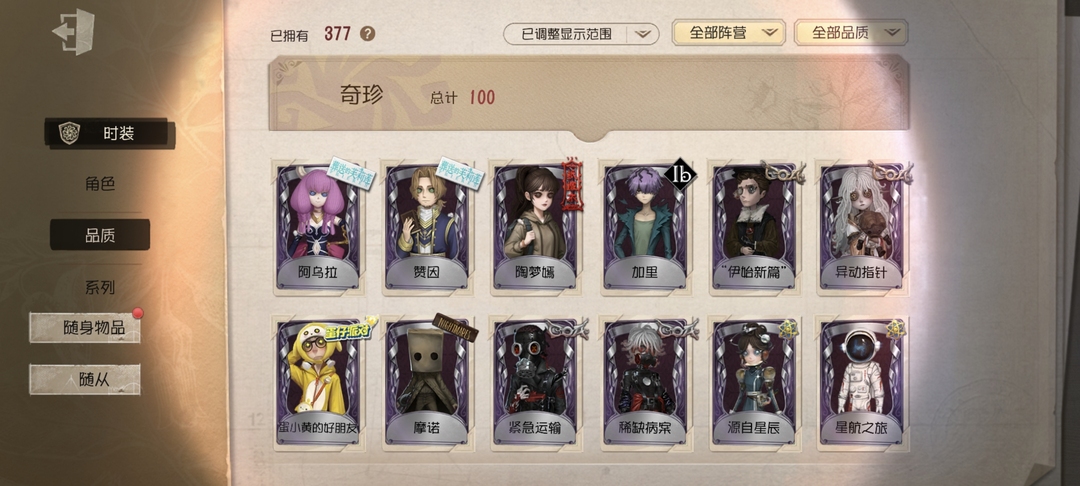
Task: Pick the 紧急运输 gas mask costume
Action: coord(535,382)
